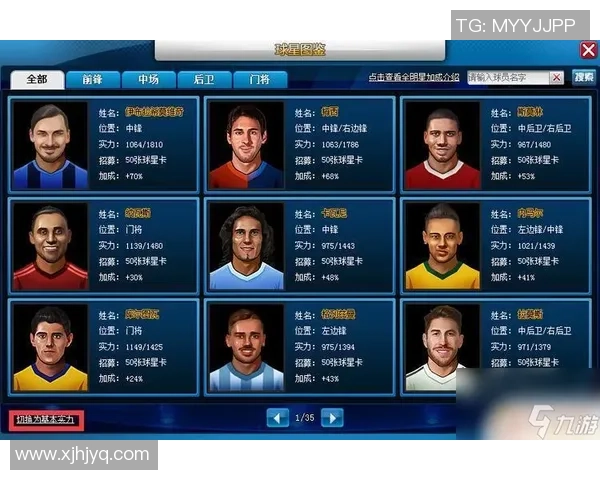Select the Ramos player card
The width and height of the screenshot is (600, 480).
click(x=496, y=345)
